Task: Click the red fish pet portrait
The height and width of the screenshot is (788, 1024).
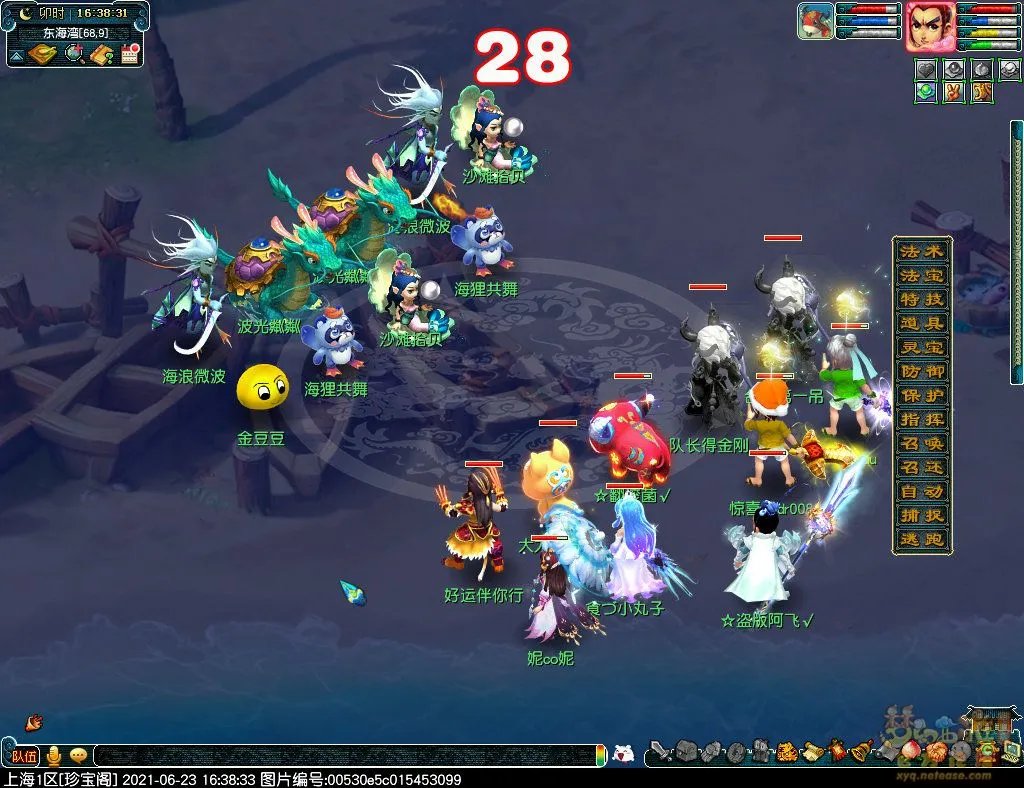Action: coord(815,21)
